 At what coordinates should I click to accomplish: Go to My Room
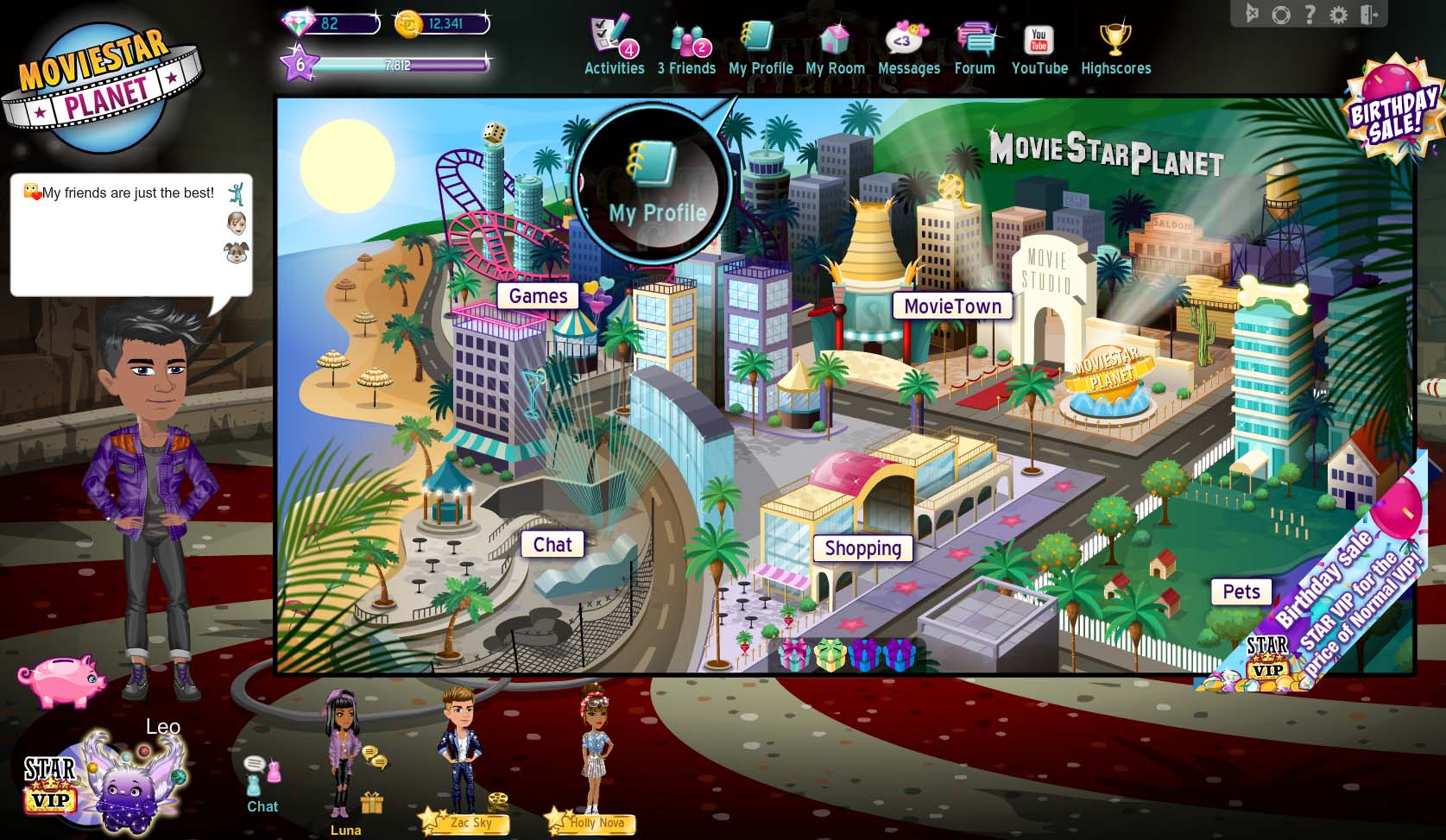tap(835, 49)
